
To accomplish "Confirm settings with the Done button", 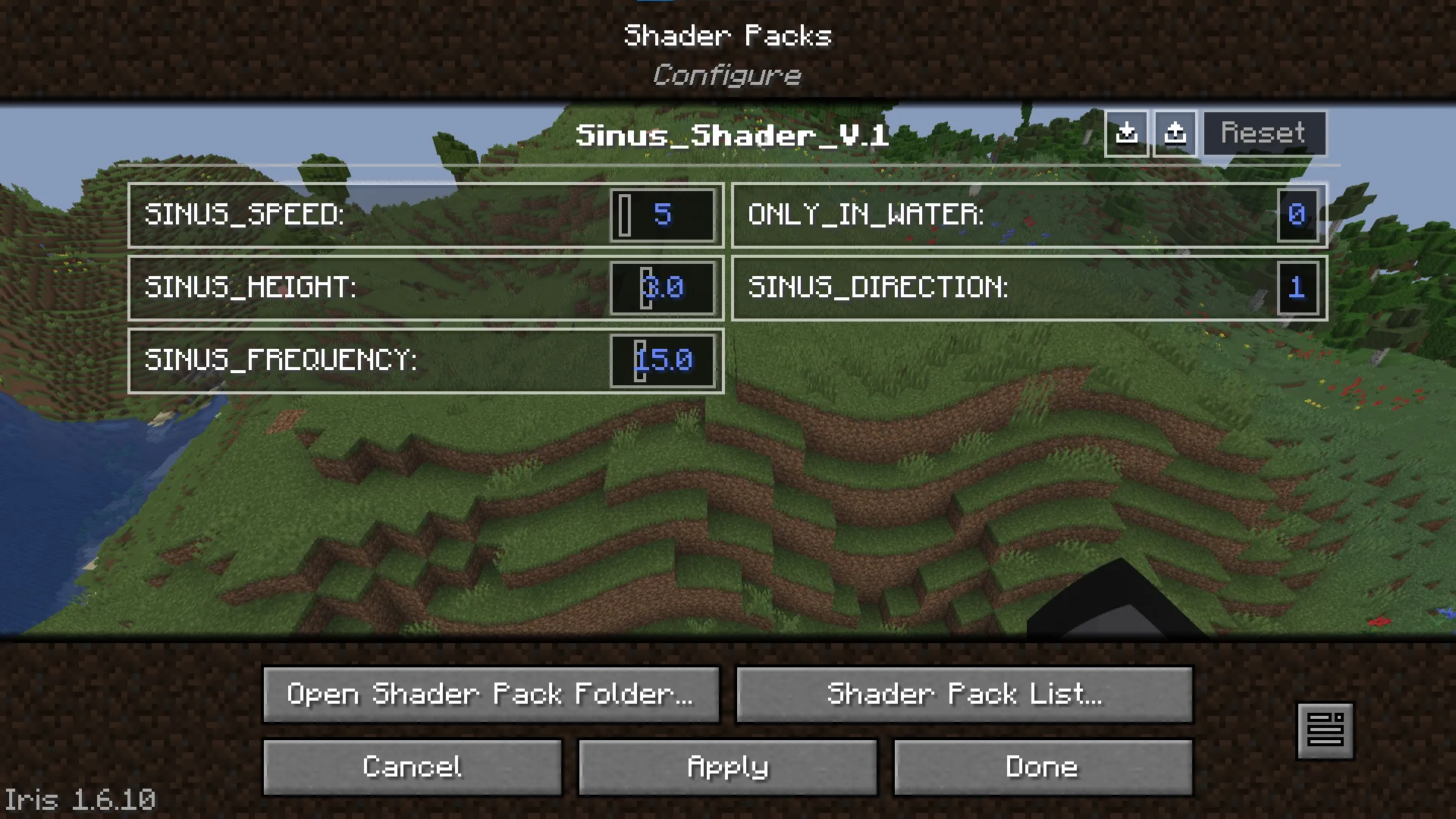I will (1042, 767).
